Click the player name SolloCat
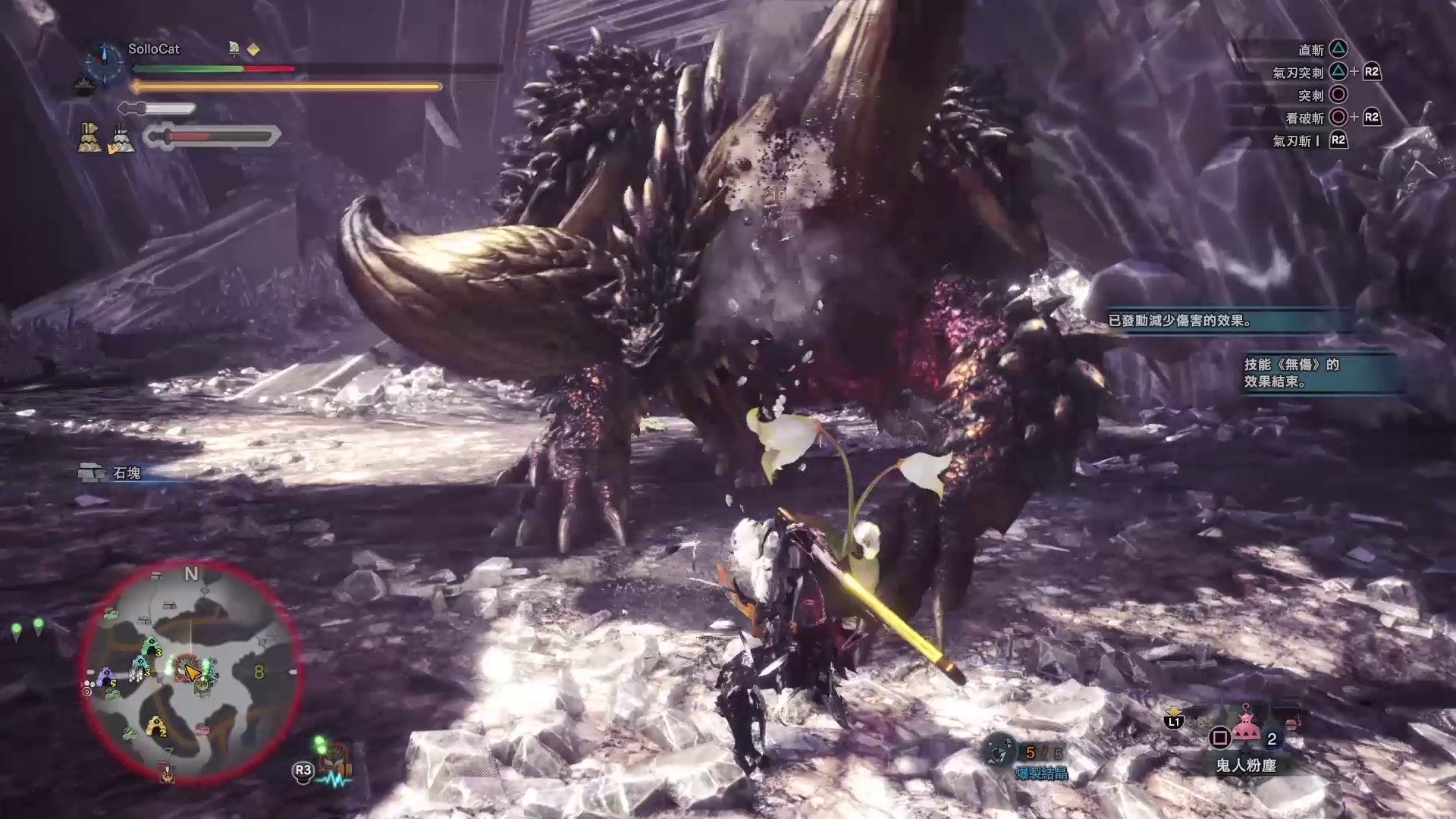1456x819 pixels. [x=154, y=49]
